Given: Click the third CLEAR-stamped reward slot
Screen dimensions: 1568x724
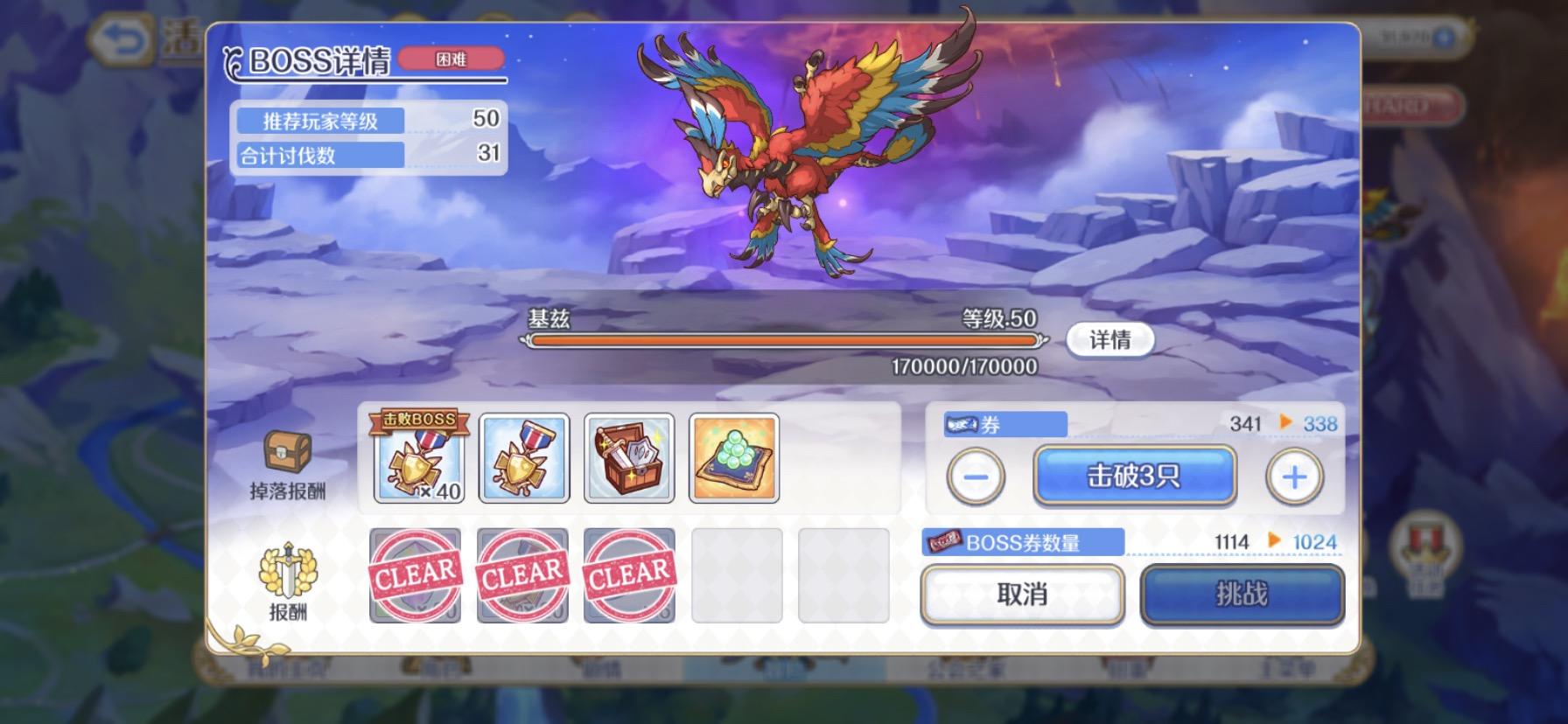Looking at the screenshot, I should coord(628,576).
